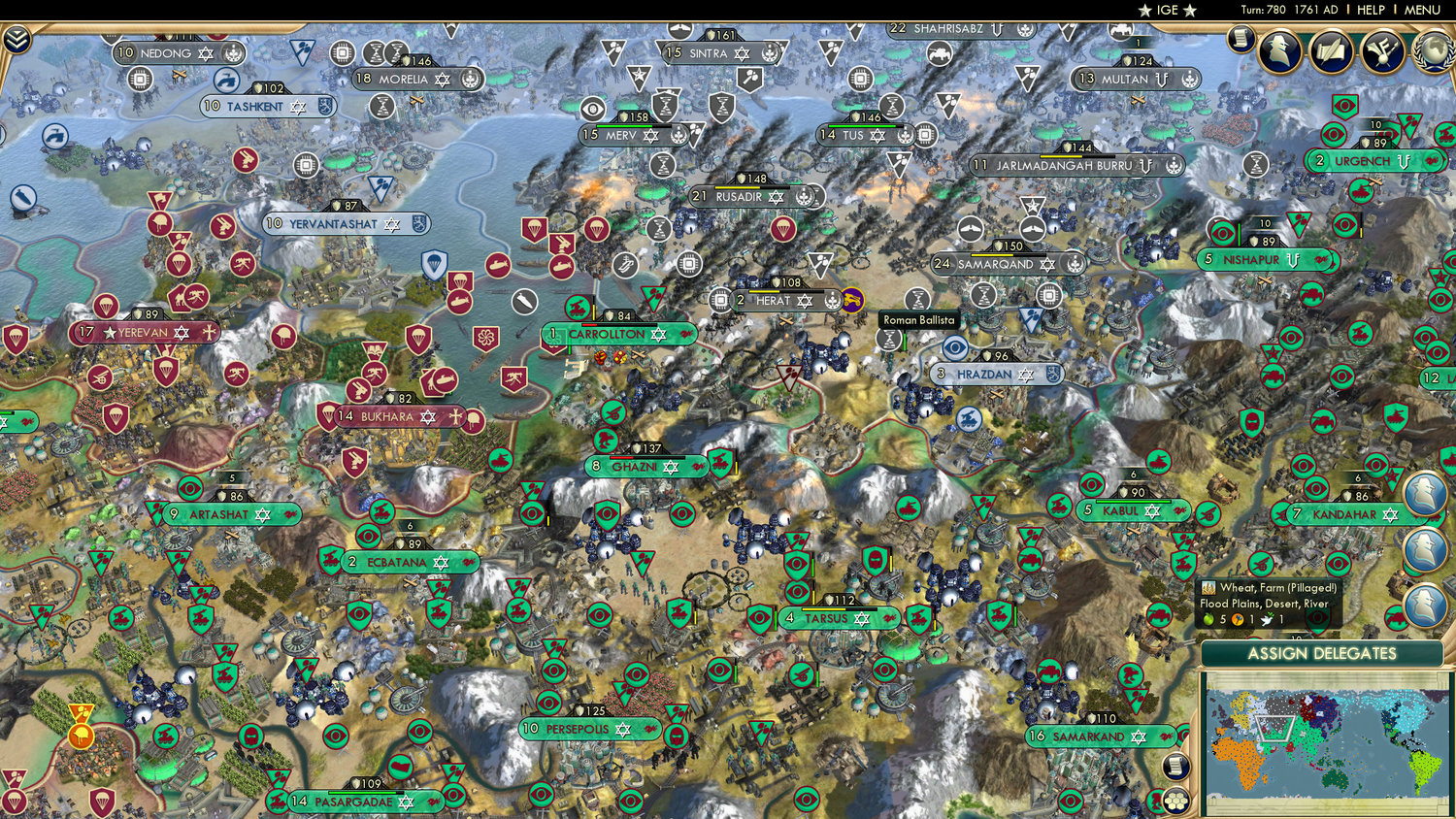Click Ghazni's red production progress bar

pyautogui.click(x=622, y=457)
